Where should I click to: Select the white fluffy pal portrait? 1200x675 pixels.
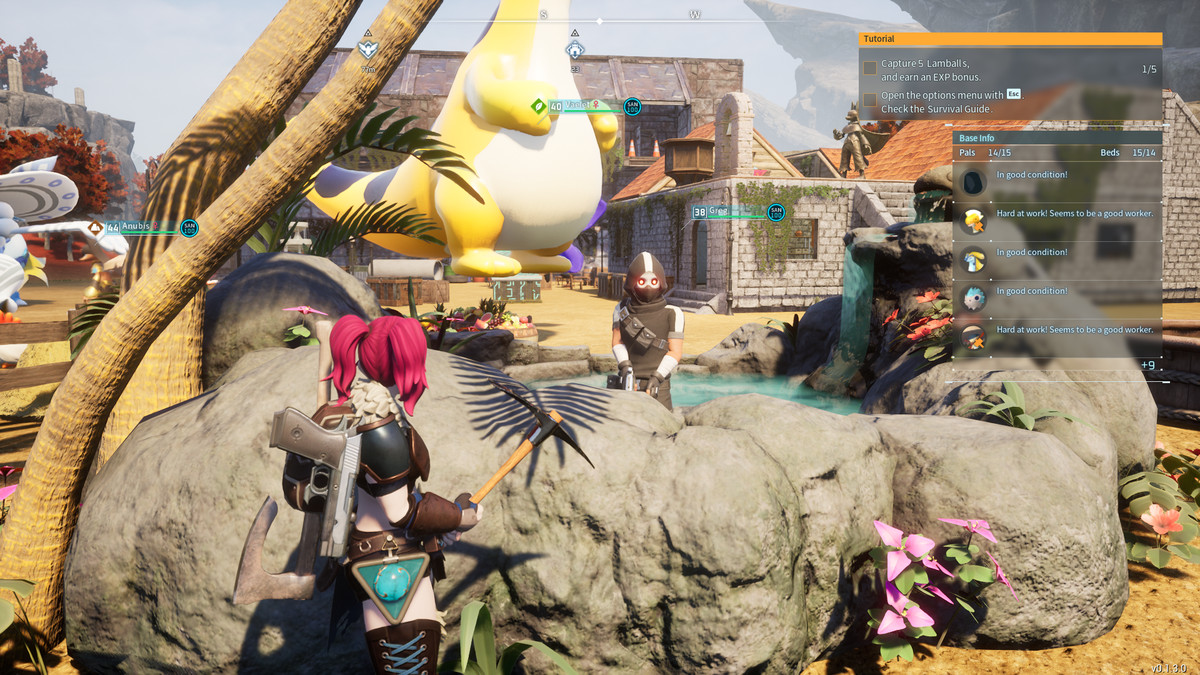tap(973, 299)
